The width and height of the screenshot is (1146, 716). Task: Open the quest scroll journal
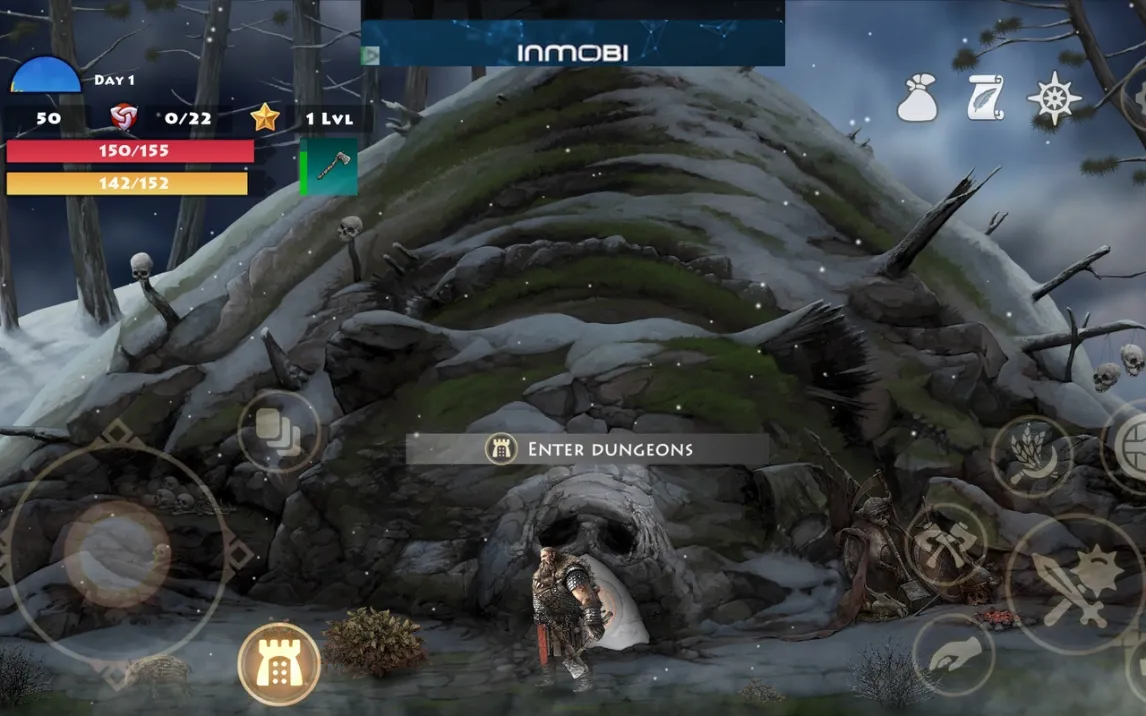click(985, 98)
